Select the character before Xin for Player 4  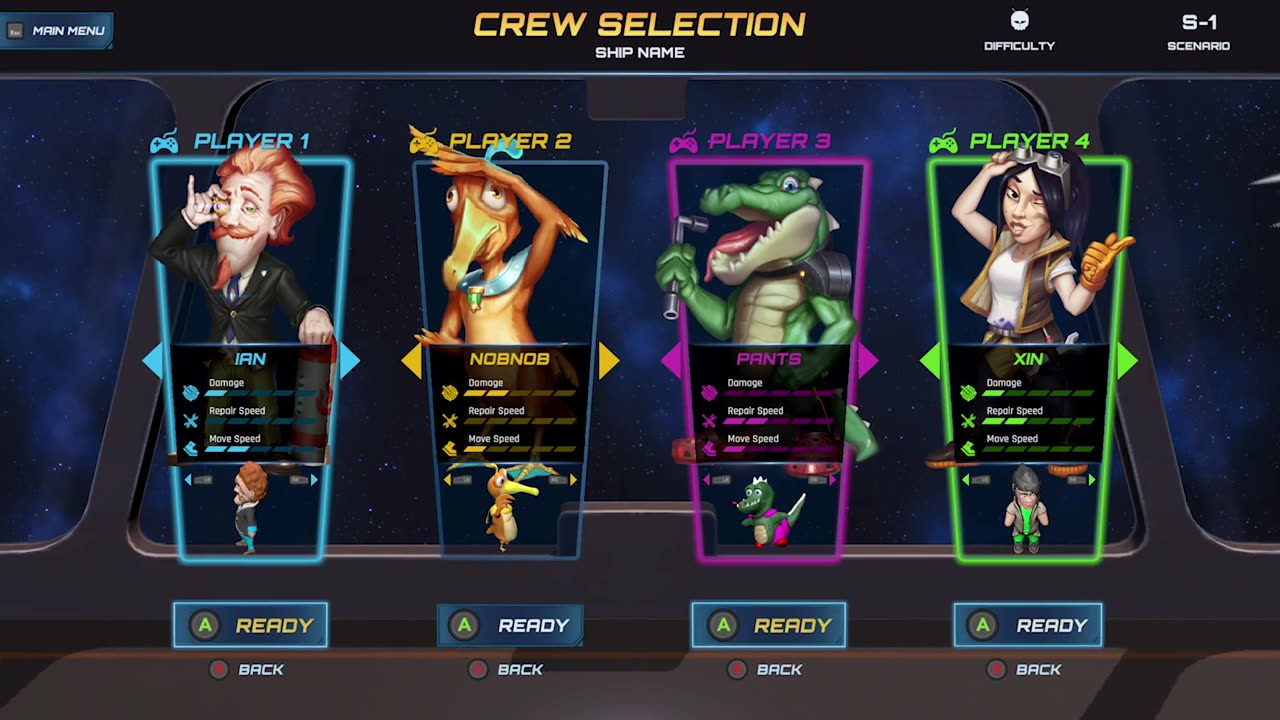tap(930, 360)
